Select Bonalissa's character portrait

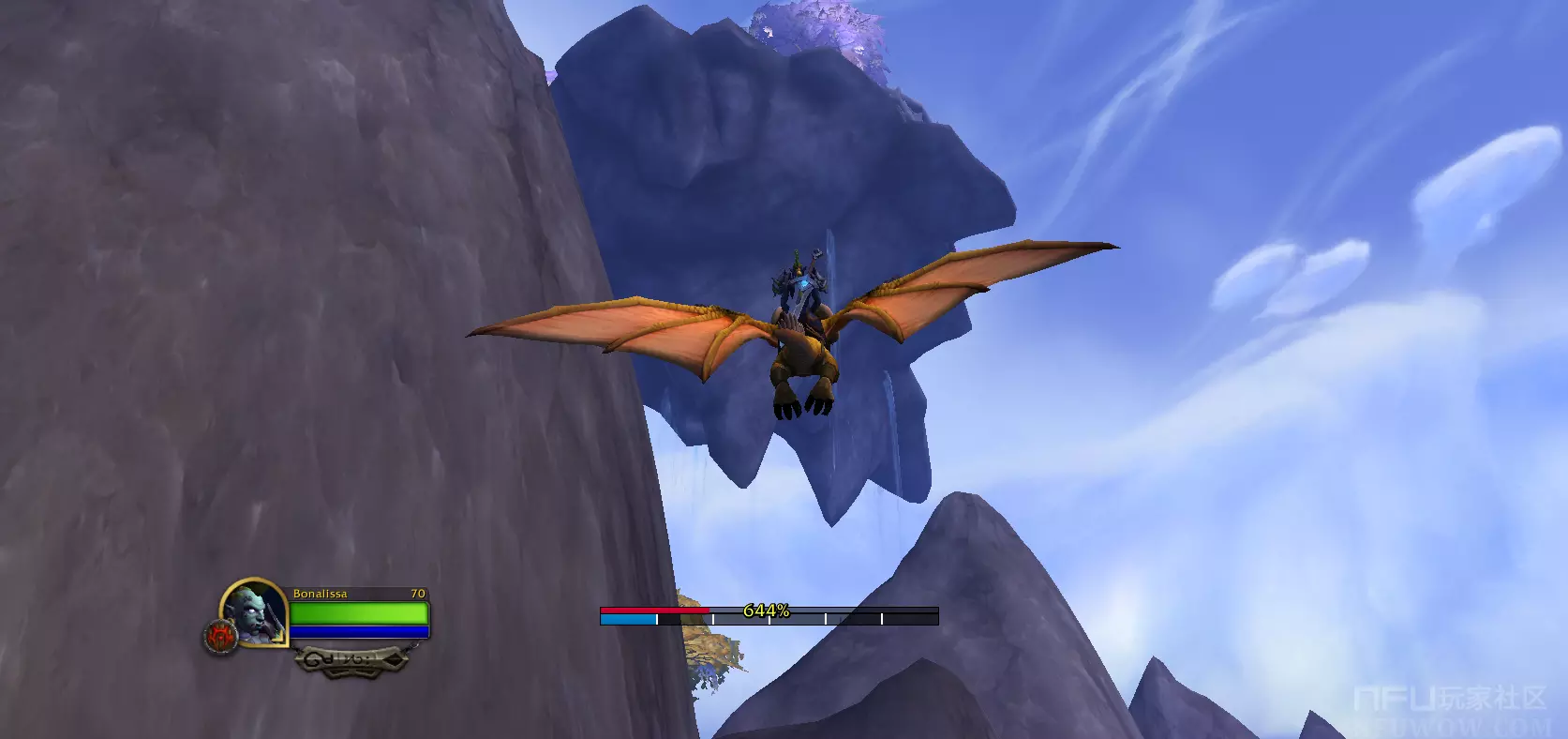(255, 611)
